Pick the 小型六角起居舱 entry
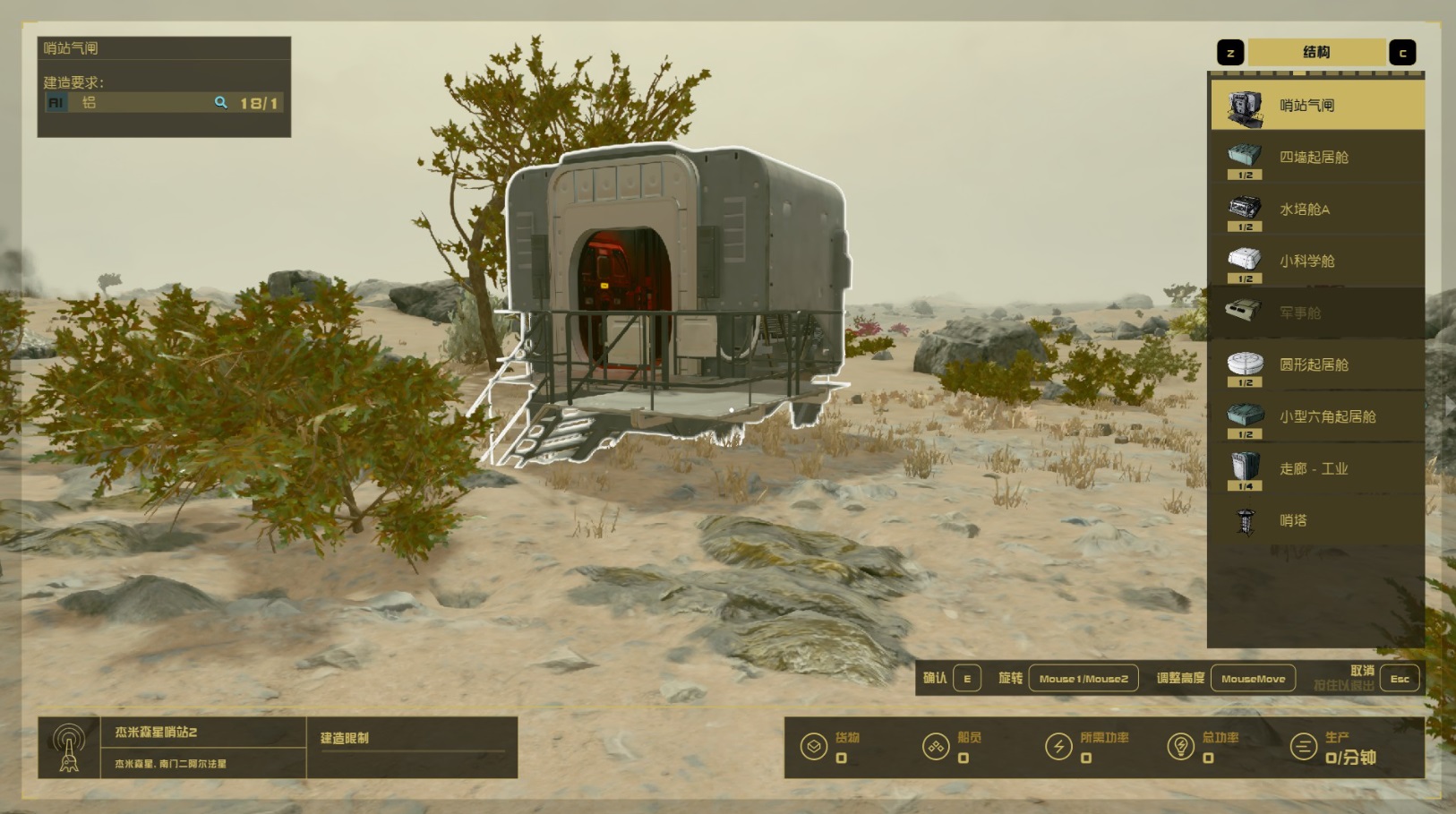 [1316, 417]
